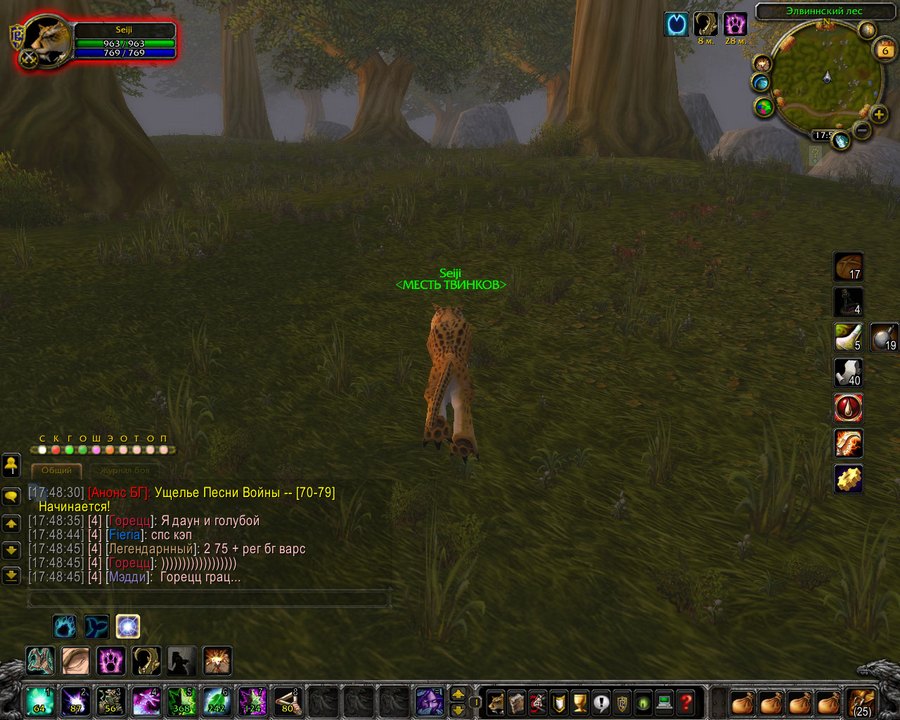Switch to the Общий chat tab
Image resolution: width=900 pixels, height=720 pixels.
point(55,469)
